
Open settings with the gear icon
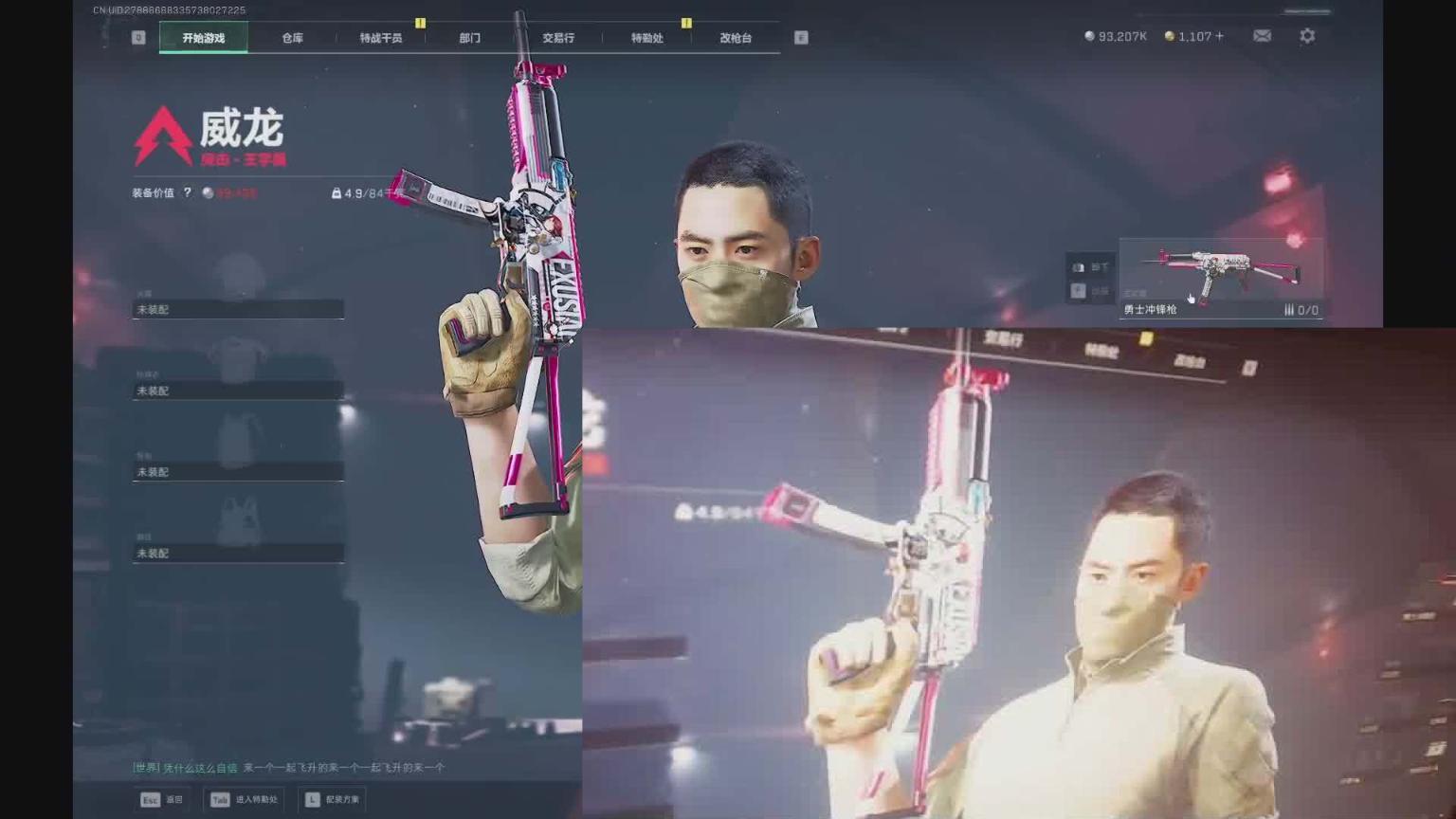(x=1307, y=36)
